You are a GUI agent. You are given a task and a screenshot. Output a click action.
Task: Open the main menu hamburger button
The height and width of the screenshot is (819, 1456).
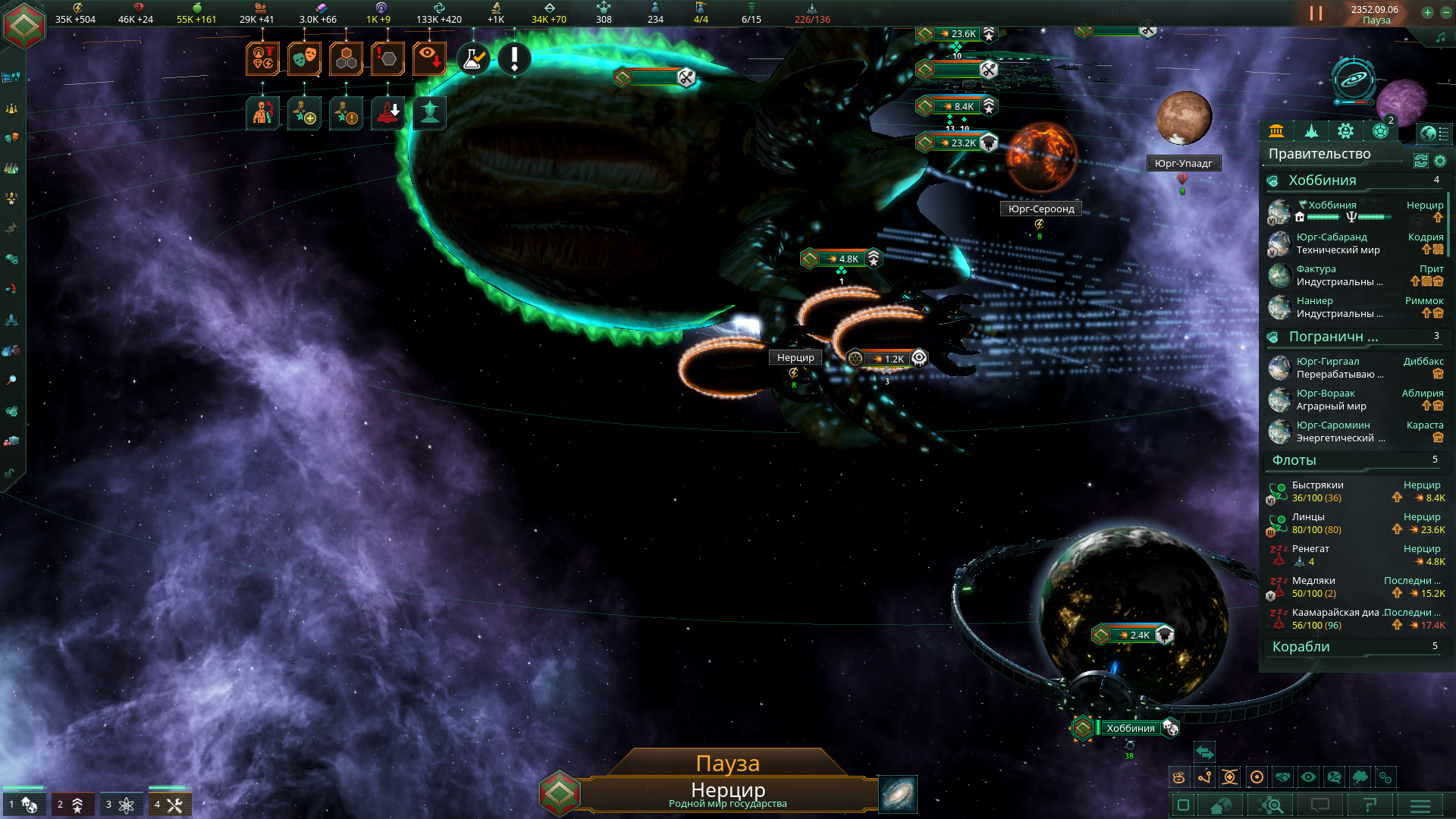click(x=1420, y=805)
